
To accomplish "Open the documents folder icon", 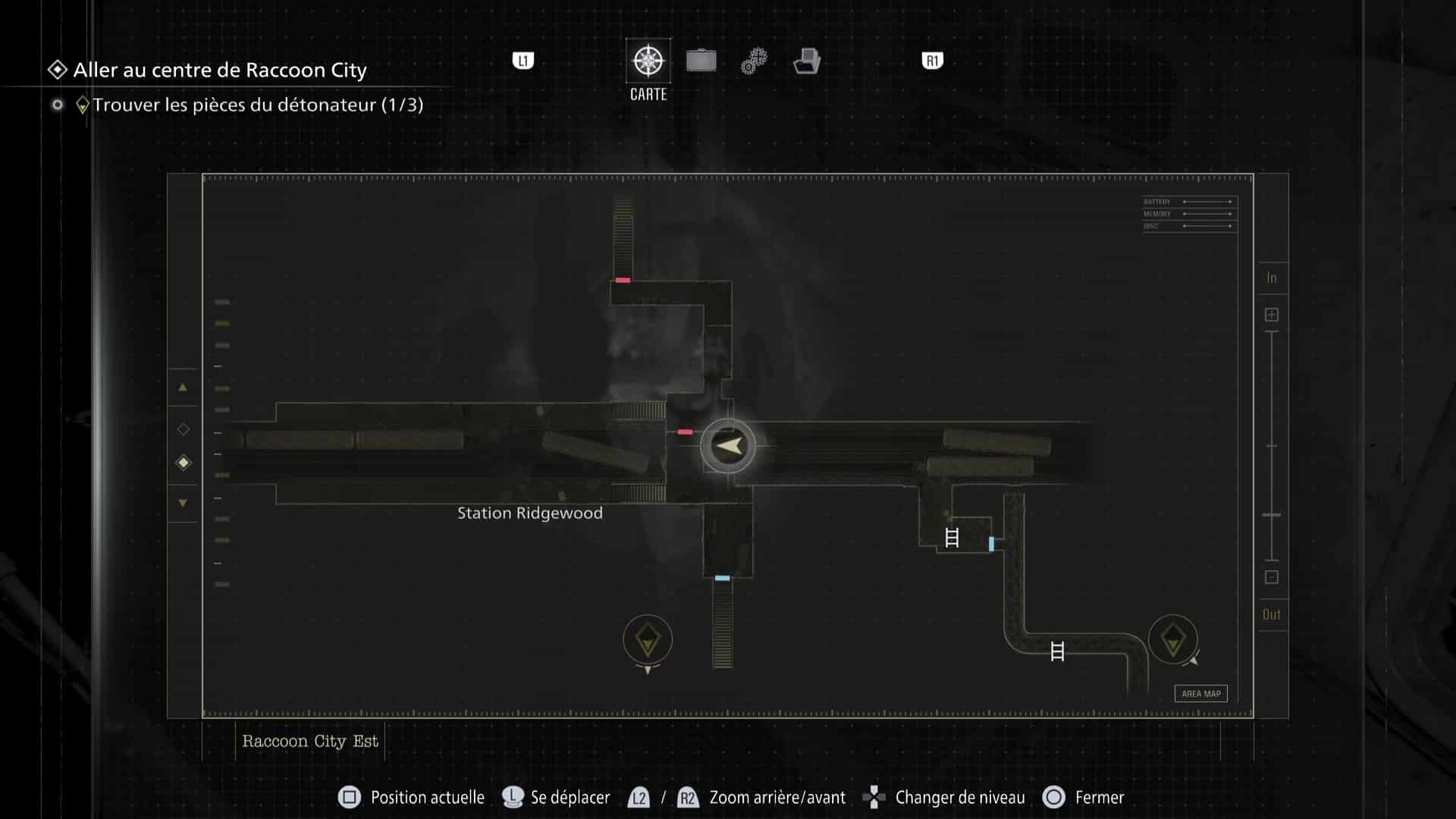I will (808, 61).
